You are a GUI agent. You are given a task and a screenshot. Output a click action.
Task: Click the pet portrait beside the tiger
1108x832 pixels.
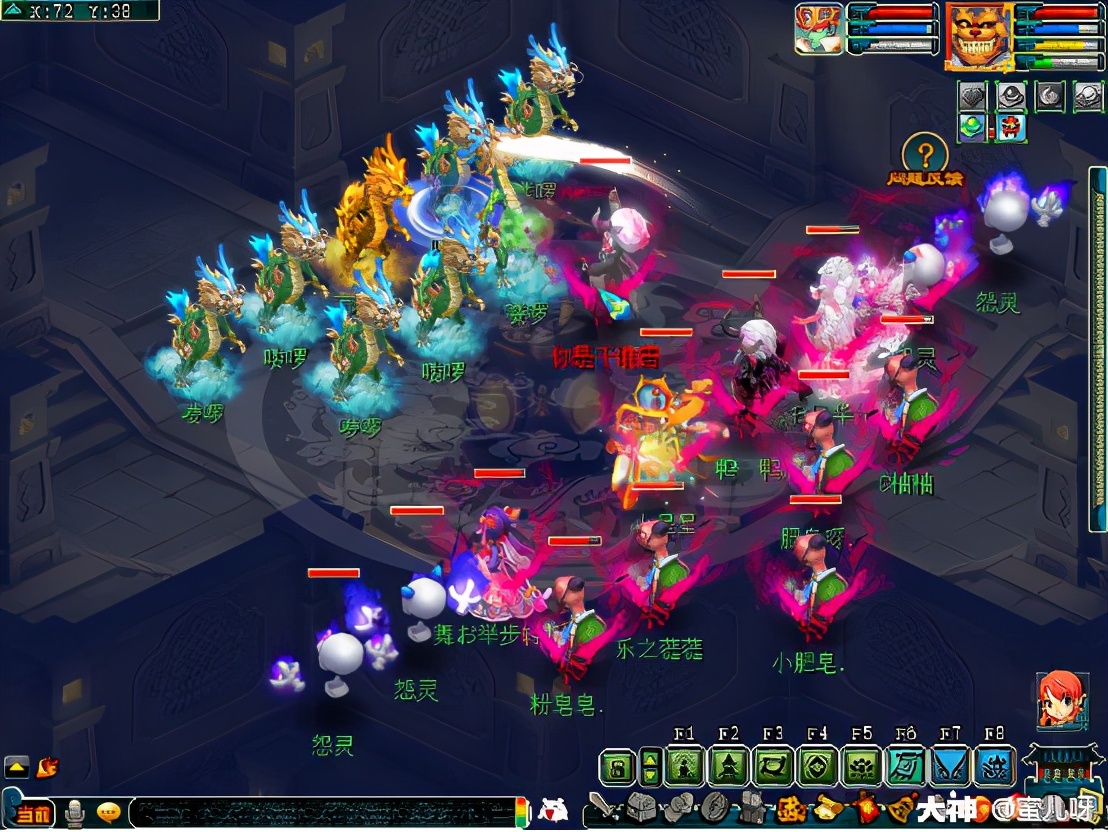coord(819,30)
